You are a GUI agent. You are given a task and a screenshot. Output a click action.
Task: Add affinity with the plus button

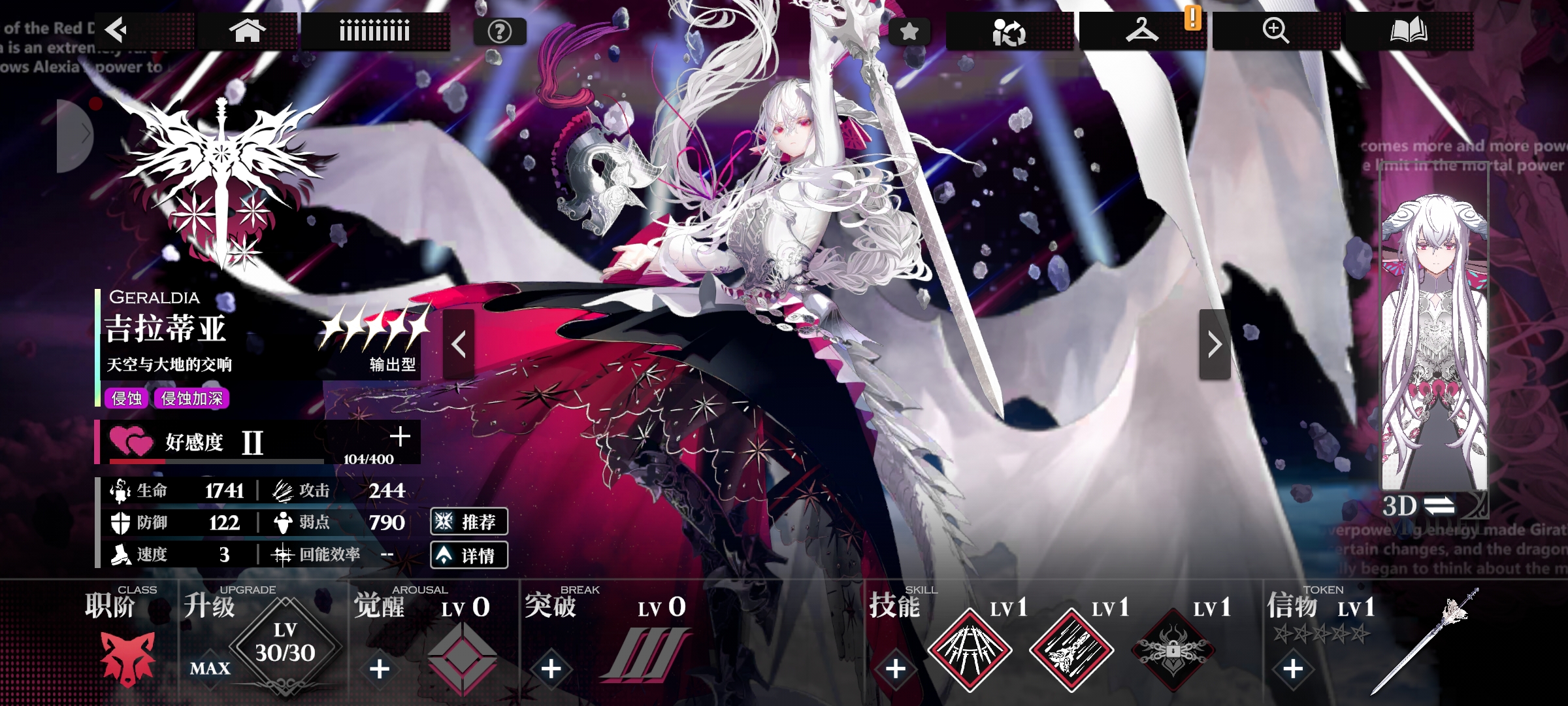400,437
